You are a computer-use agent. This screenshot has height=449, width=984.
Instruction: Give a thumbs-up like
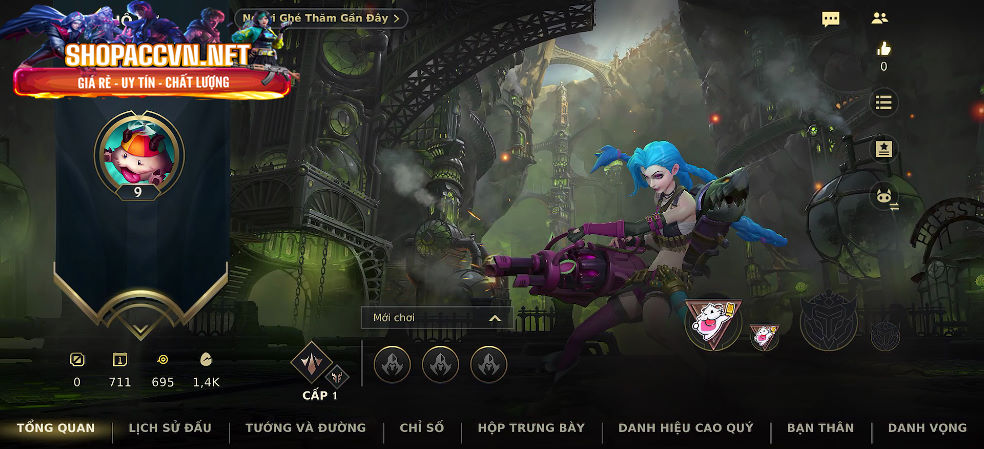tap(883, 48)
